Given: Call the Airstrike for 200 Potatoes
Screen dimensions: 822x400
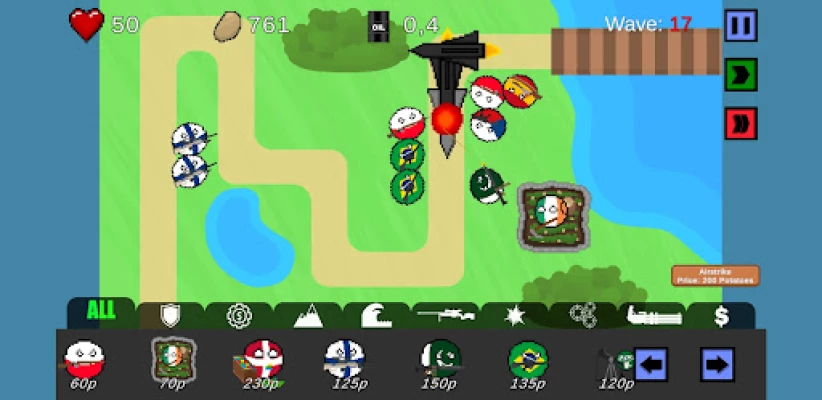Looking at the screenshot, I should click(714, 275).
